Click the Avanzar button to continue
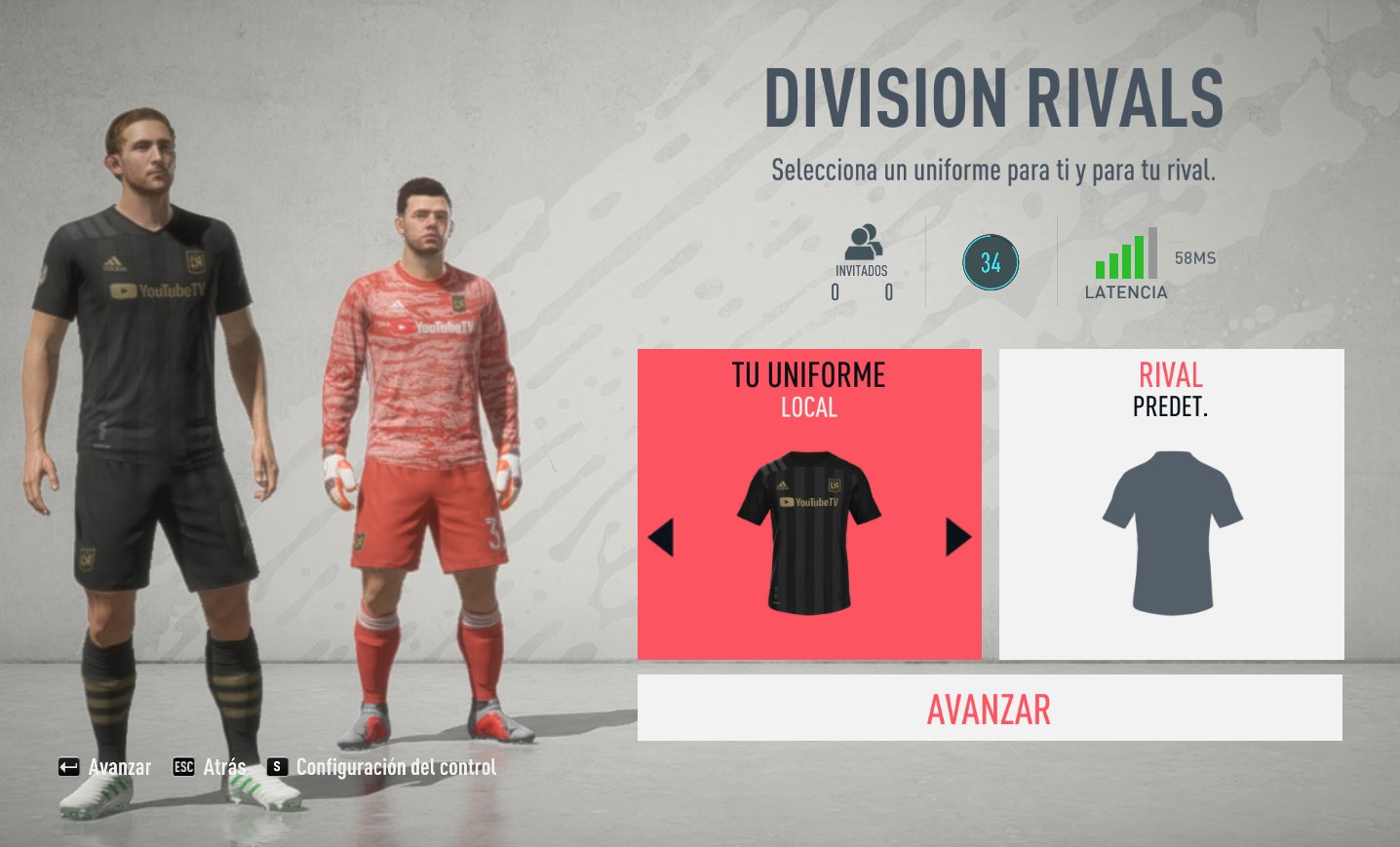1400x847 pixels. pos(989,709)
